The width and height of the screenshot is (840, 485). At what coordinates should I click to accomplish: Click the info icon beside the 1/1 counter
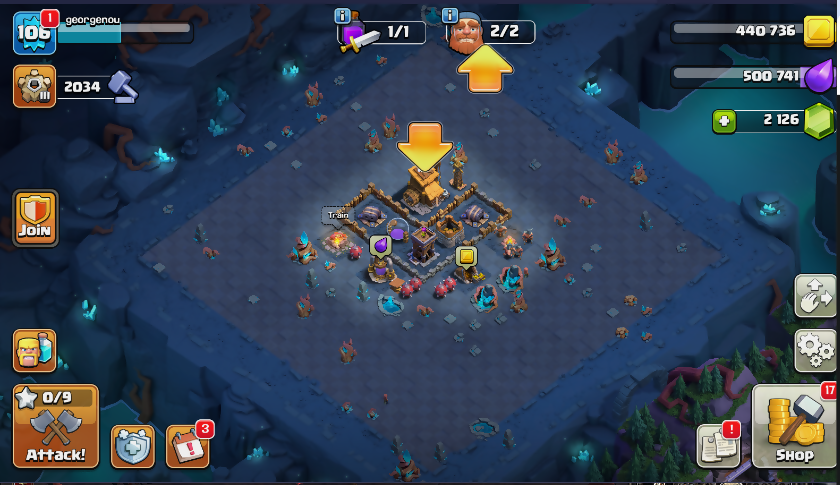tap(343, 16)
